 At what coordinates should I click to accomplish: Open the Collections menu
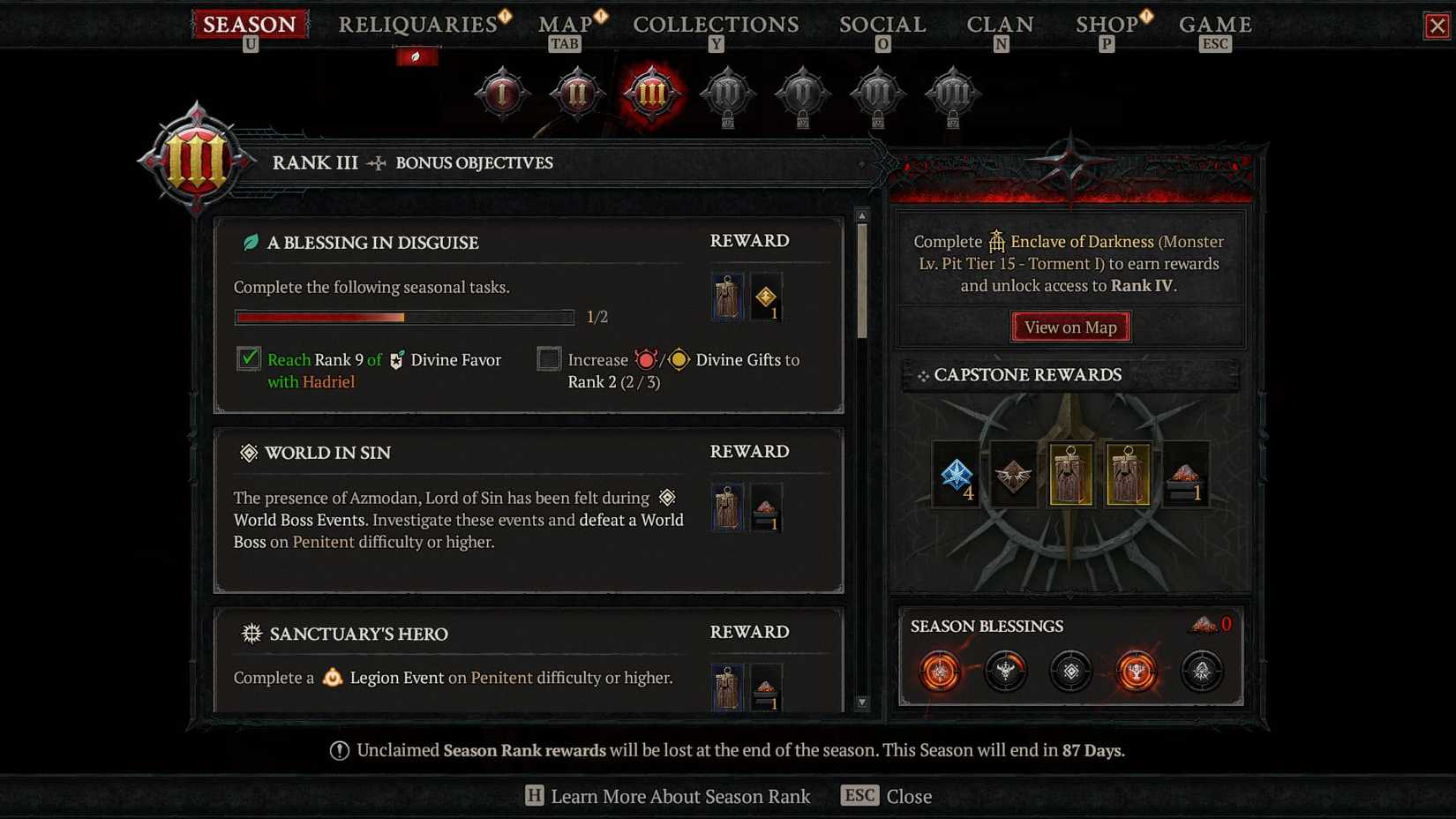(x=715, y=24)
